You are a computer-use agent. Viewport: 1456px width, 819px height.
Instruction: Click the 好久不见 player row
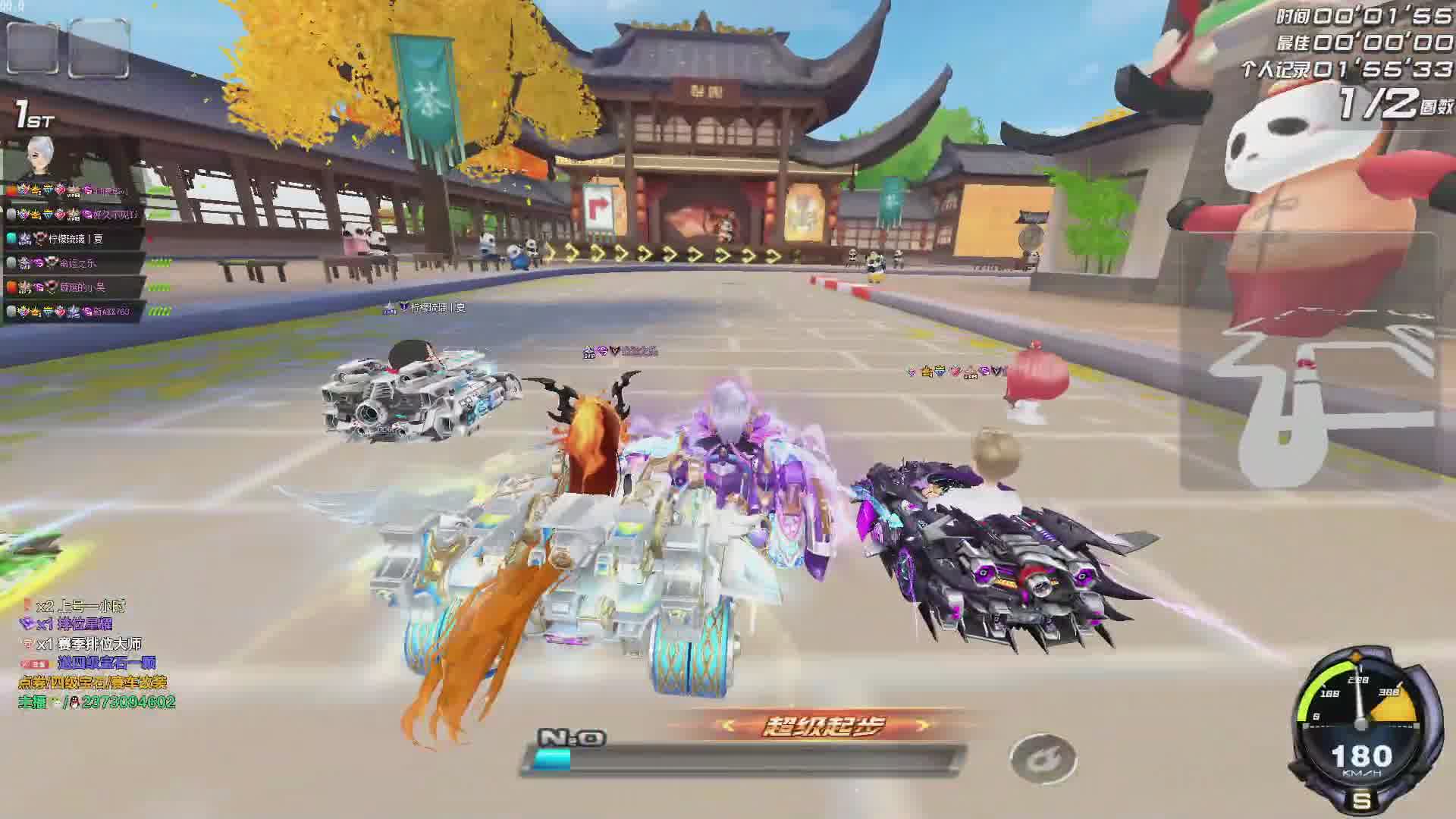tap(74, 215)
